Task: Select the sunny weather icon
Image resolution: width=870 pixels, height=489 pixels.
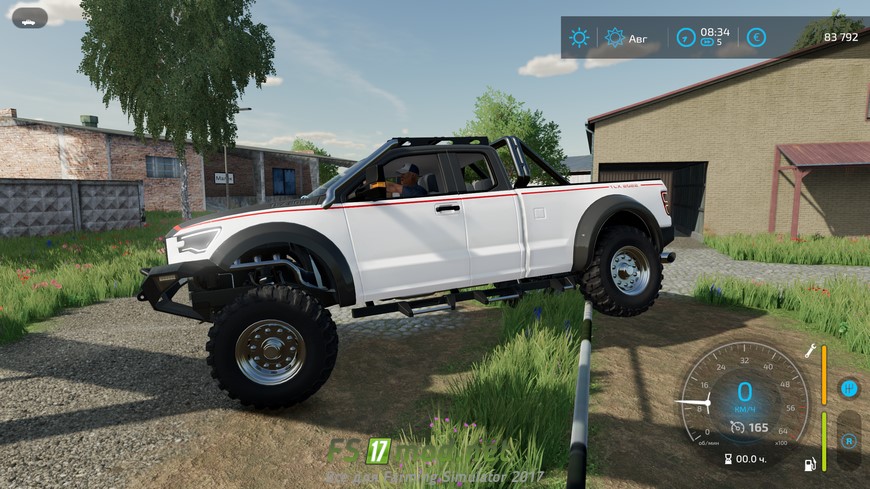Action: pos(579,37)
